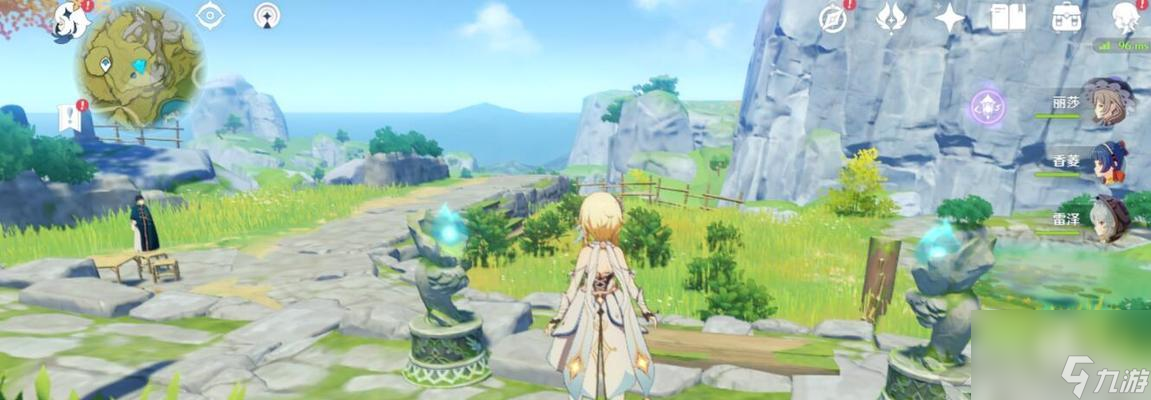This screenshot has width=1151, height=400.
Task: Open the four-pointed star wish icon
Action: pos(949,17)
